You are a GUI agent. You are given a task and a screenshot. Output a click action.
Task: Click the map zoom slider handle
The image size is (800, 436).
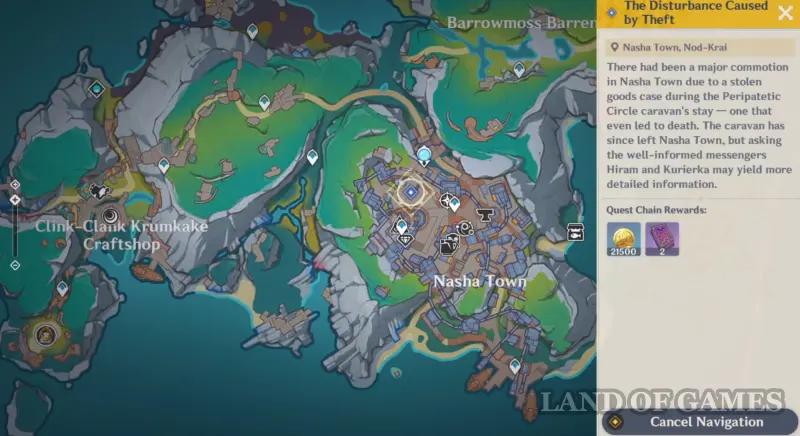pos(15,199)
